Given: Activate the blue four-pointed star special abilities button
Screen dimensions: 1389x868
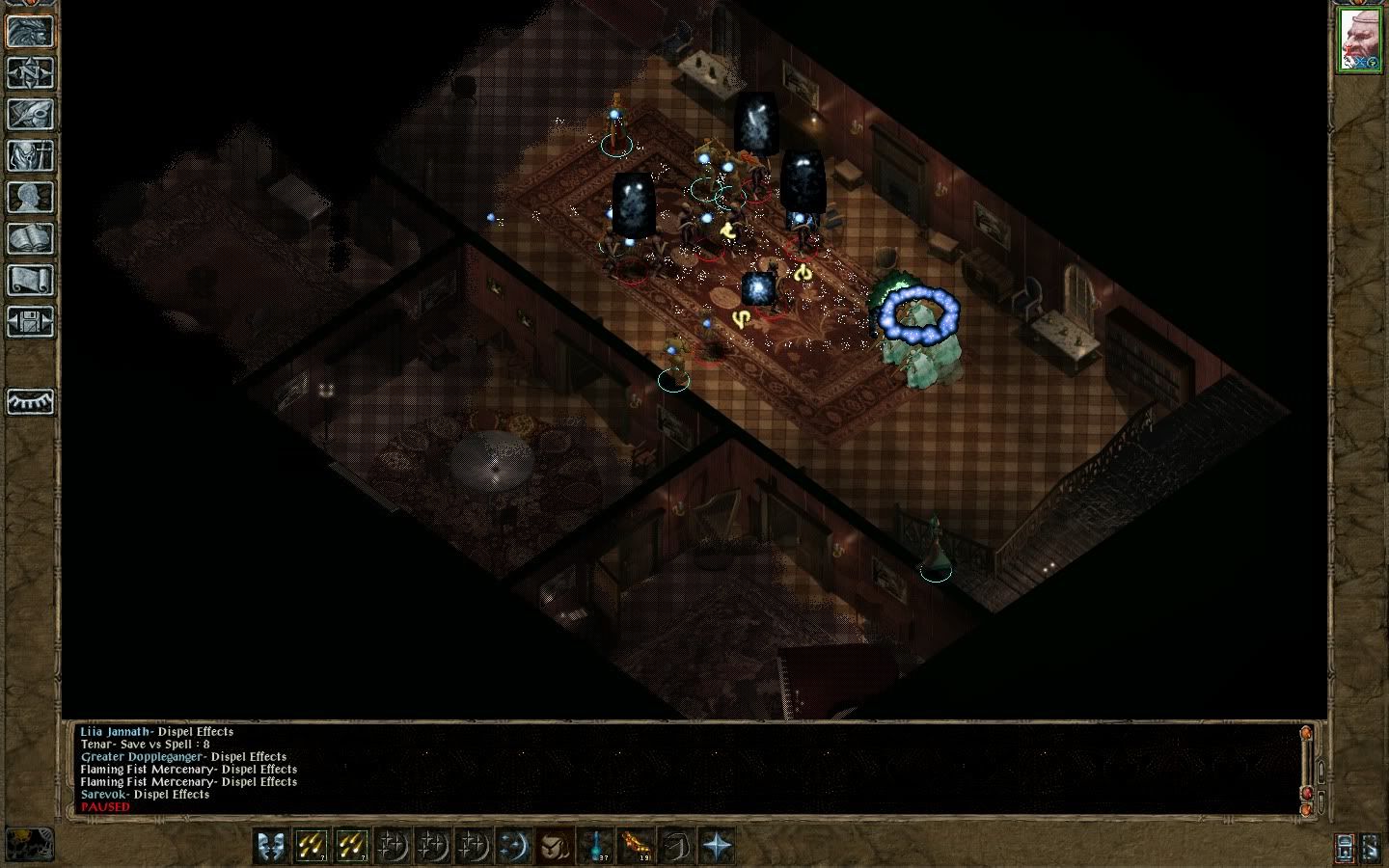Looking at the screenshot, I should pos(717,846).
